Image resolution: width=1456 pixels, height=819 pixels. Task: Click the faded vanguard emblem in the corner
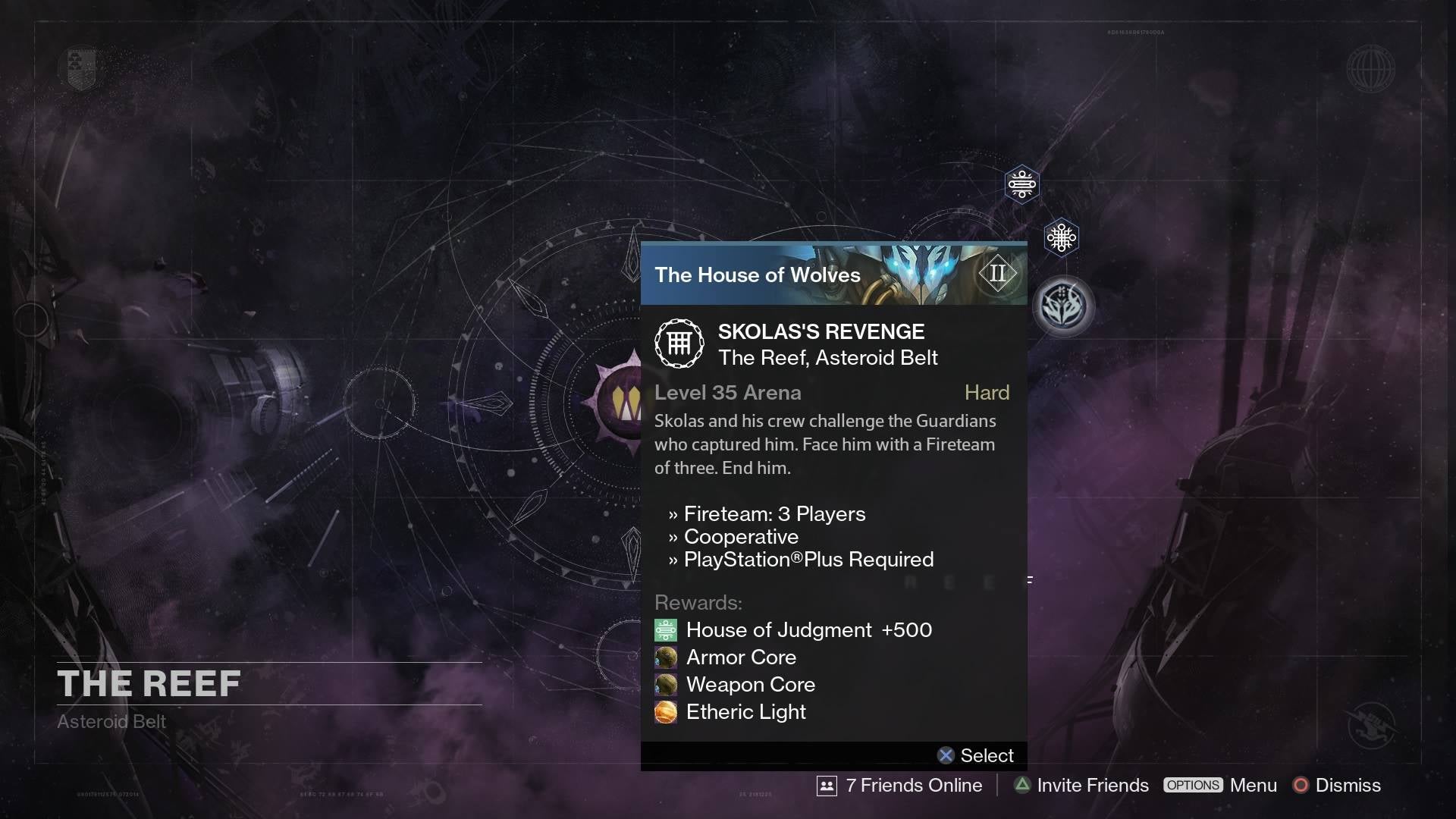(1373, 725)
